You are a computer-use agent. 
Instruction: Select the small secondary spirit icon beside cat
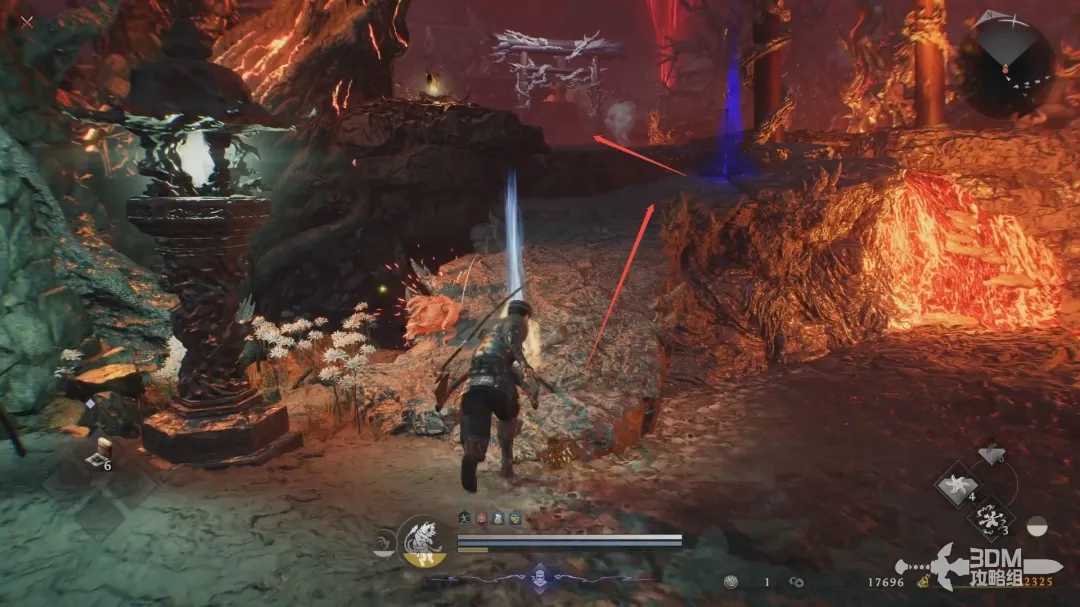click(x=383, y=544)
